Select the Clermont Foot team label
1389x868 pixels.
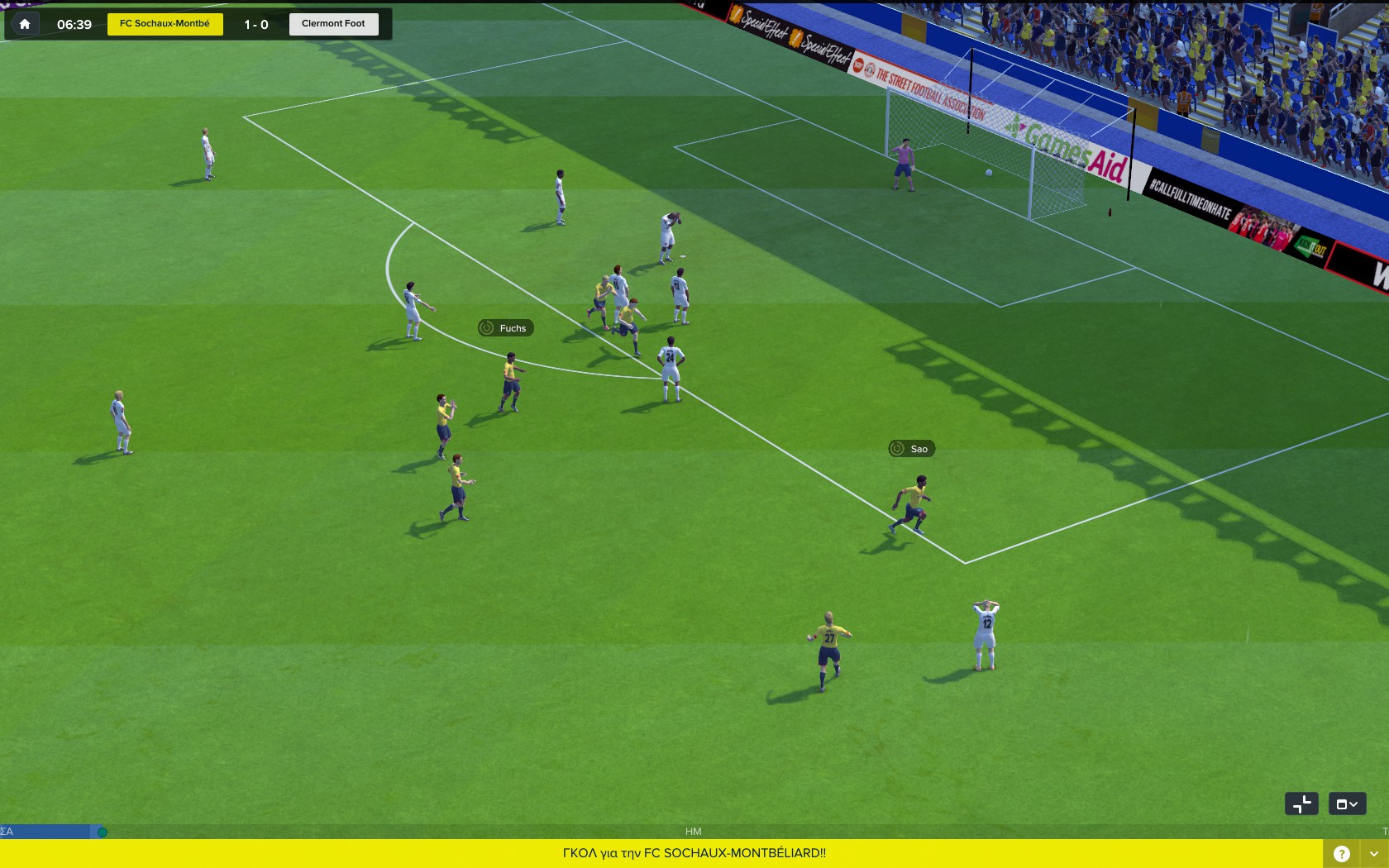click(333, 24)
